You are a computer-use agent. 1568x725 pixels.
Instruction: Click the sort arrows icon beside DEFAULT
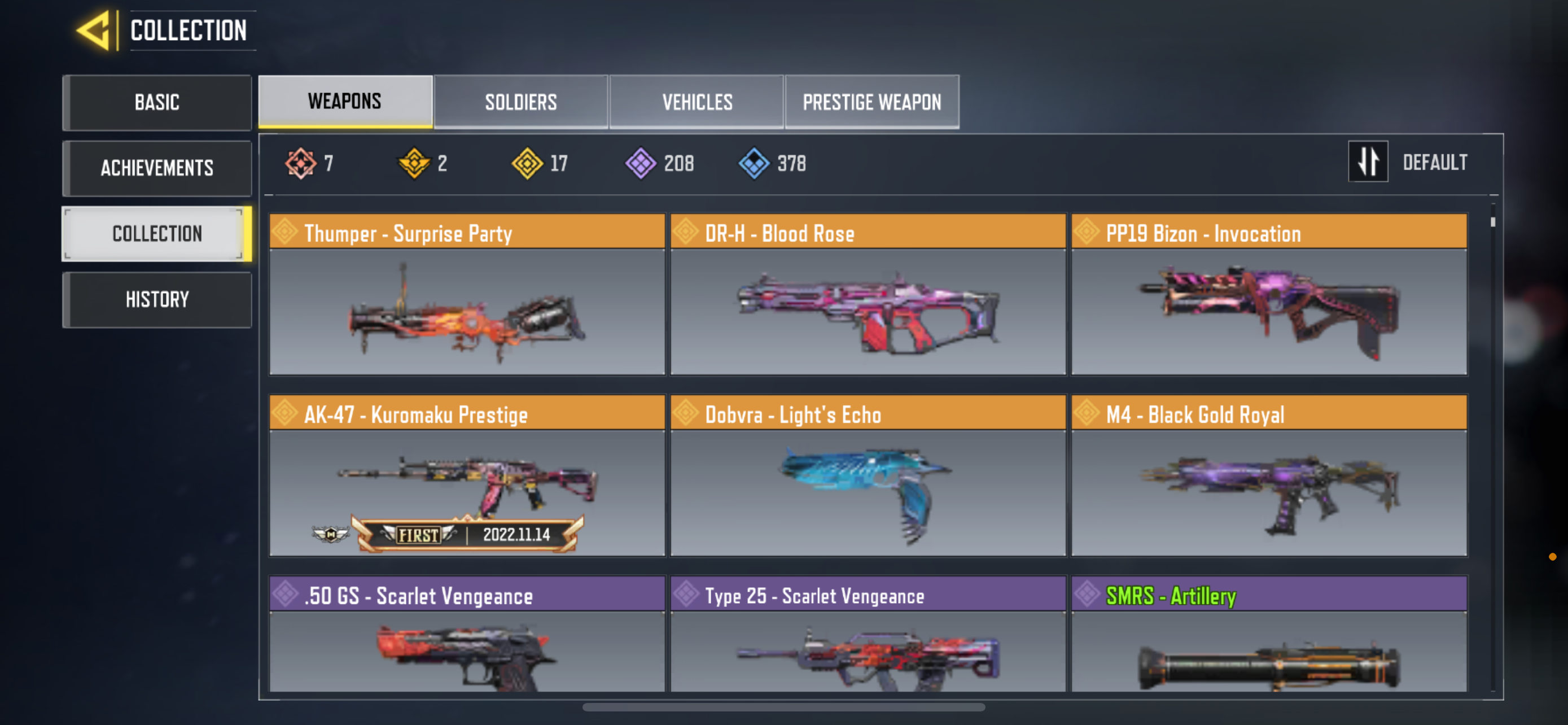coord(1368,162)
